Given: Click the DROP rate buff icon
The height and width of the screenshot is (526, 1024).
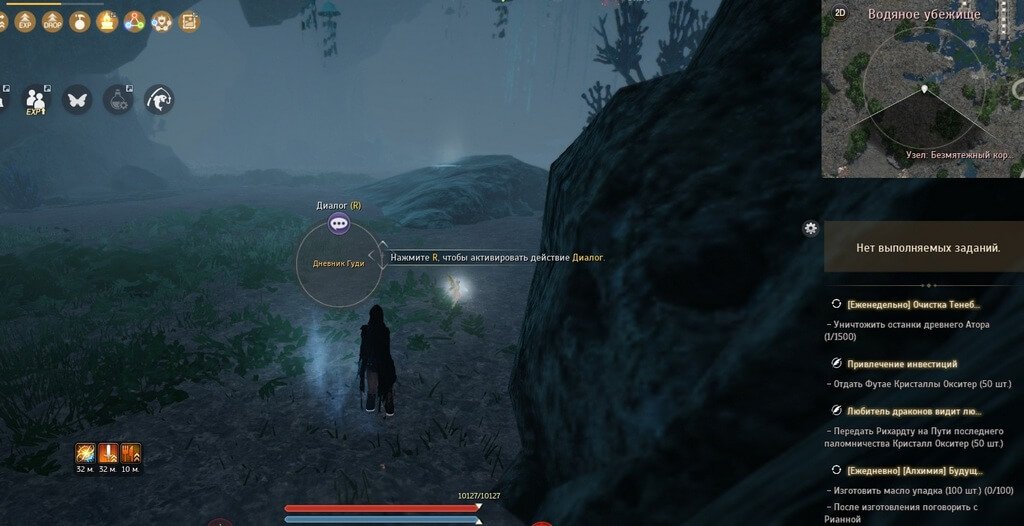Looking at the screenshot, I should 52,21.
